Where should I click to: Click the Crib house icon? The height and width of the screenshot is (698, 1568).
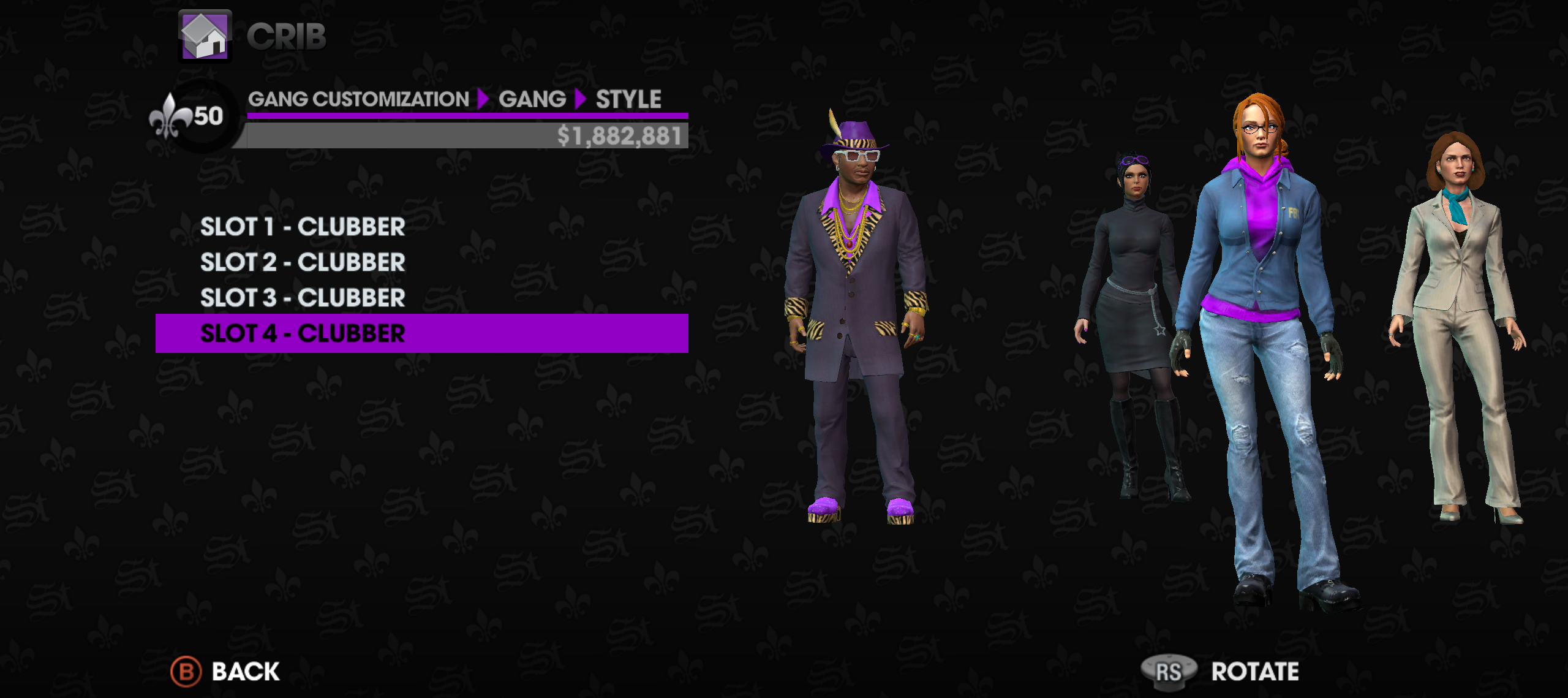(205, 36)
